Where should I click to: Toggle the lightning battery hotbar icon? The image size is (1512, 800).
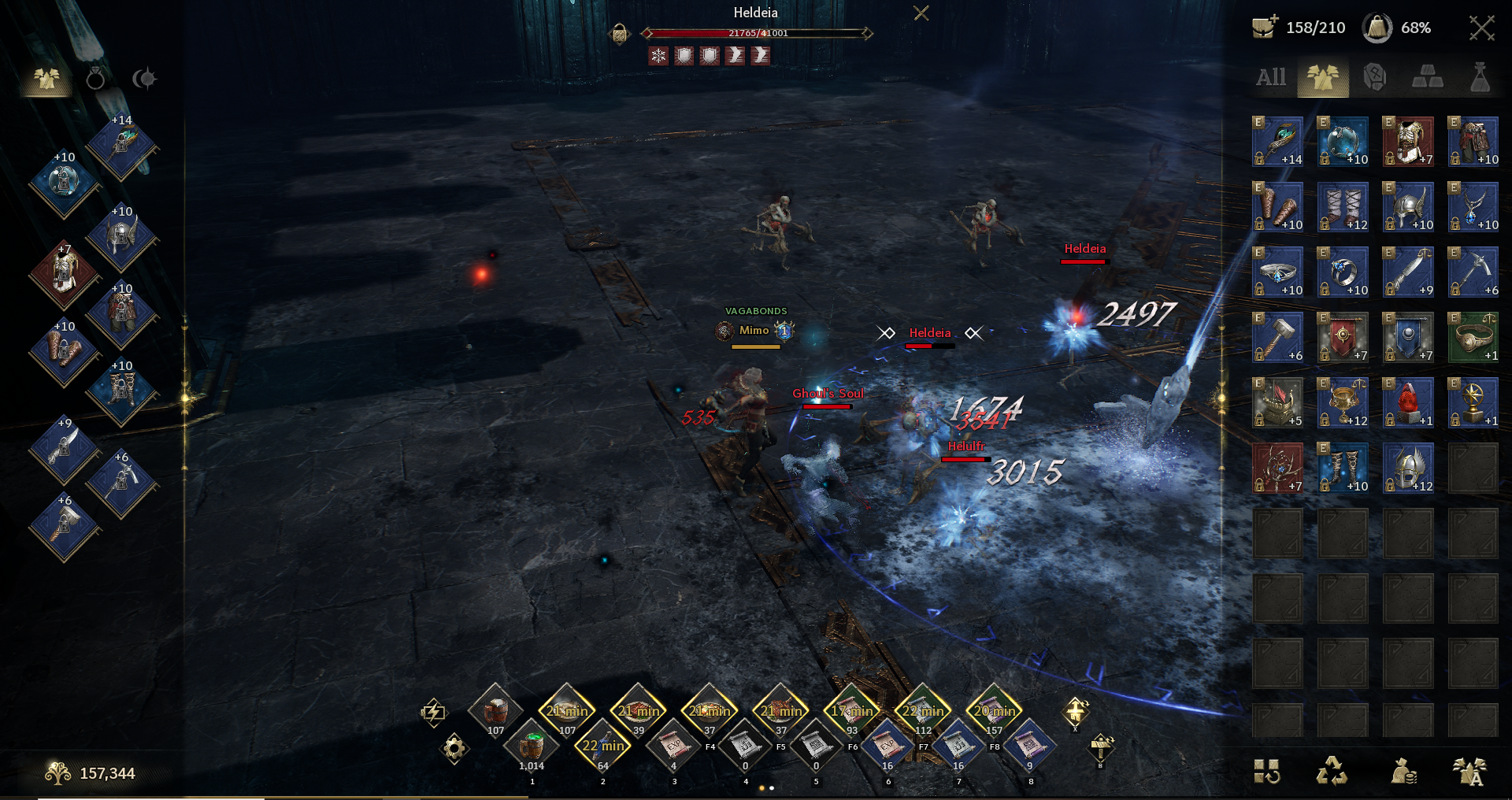[432, 713]
